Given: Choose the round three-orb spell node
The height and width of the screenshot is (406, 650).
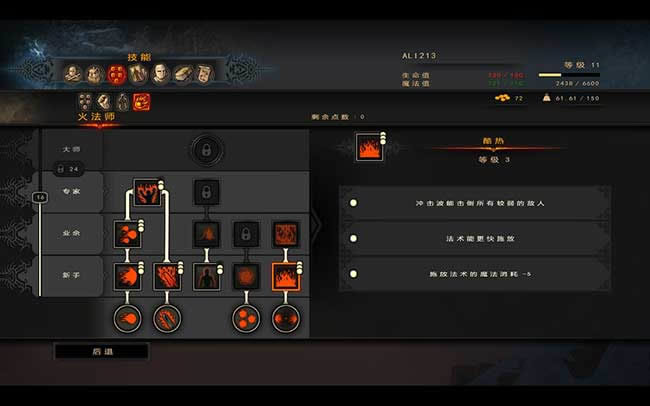Looking at the screenshot, I should [246, 319].
